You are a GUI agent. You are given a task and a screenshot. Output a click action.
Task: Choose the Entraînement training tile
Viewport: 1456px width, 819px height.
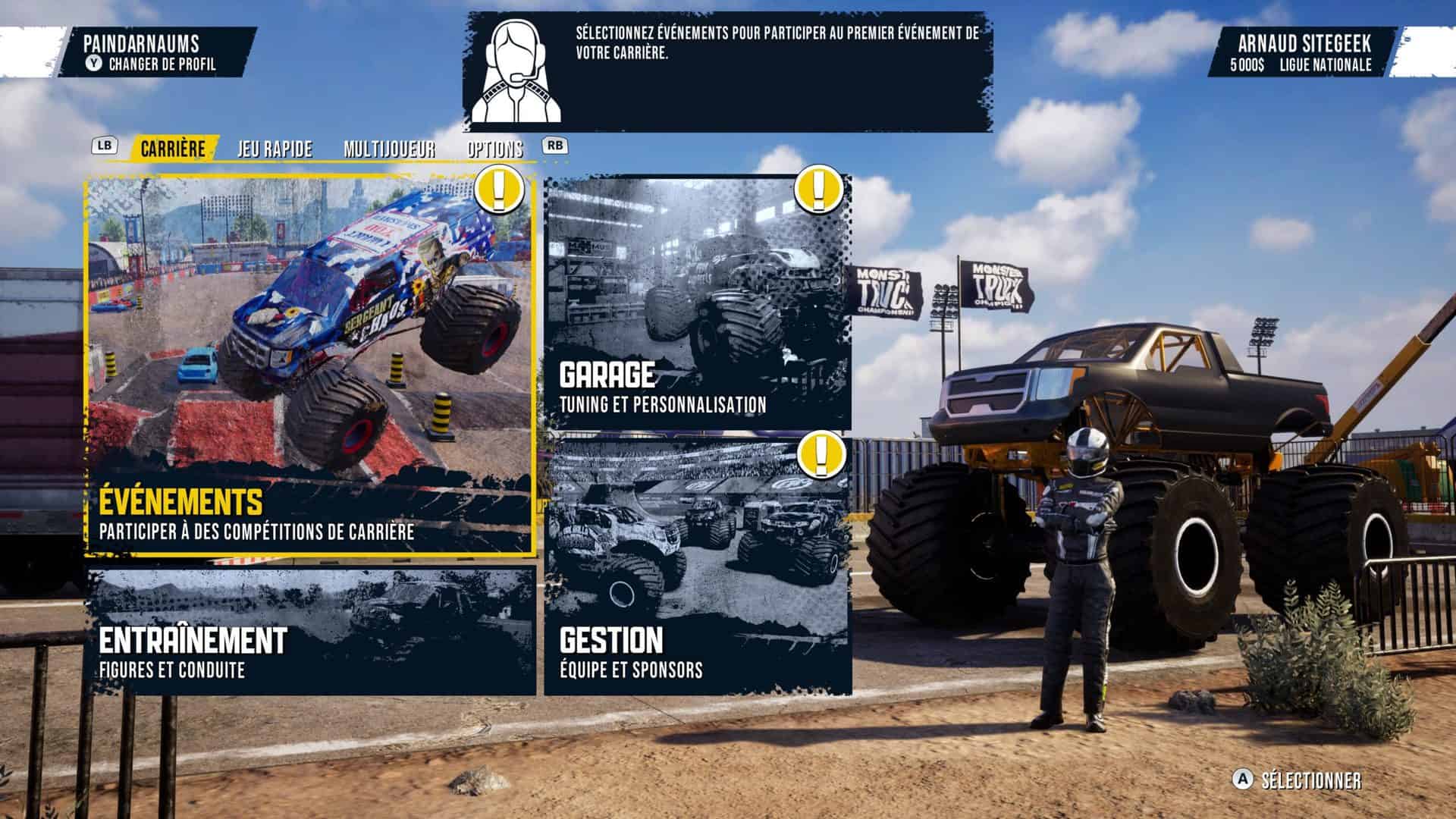(309, 631)
